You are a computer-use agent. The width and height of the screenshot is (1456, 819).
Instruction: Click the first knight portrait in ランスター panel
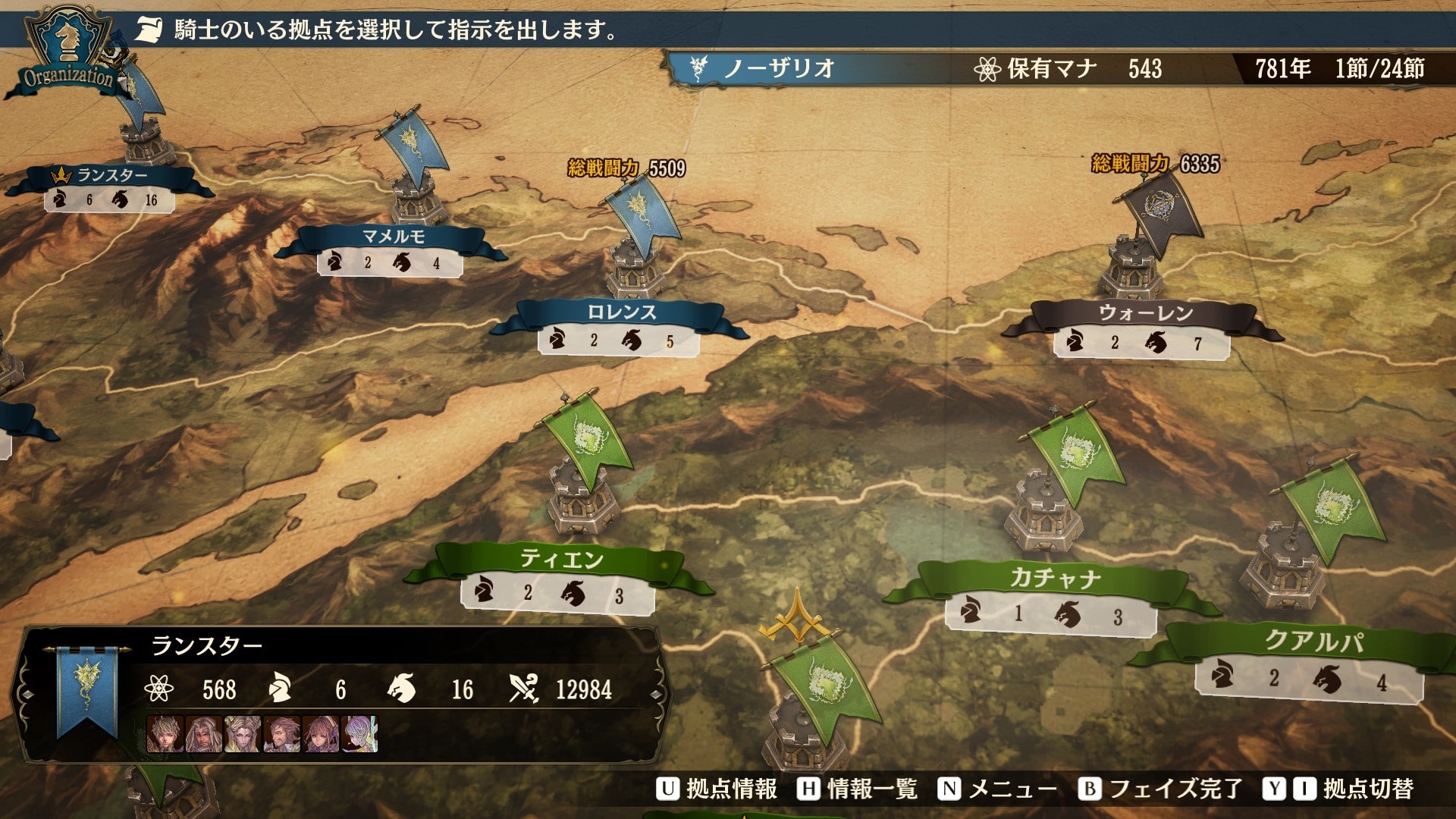tap(165, 733)
